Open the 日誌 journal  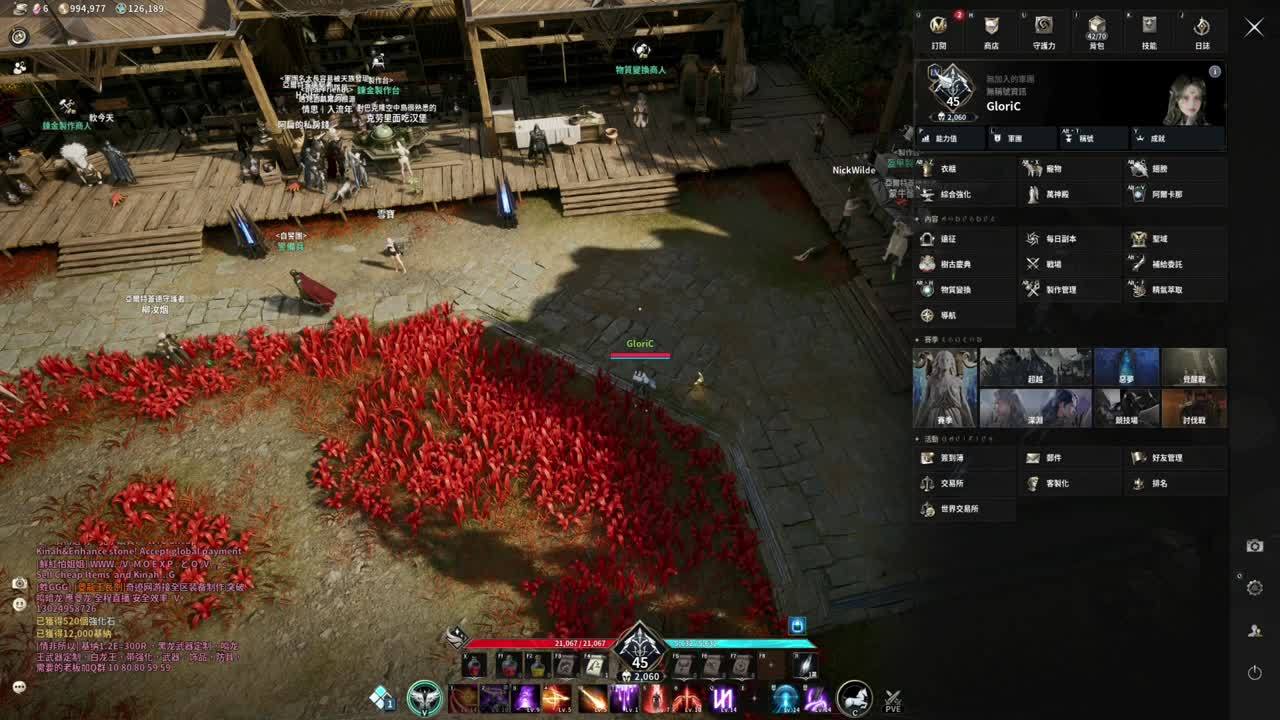[x=1202, y=31]
